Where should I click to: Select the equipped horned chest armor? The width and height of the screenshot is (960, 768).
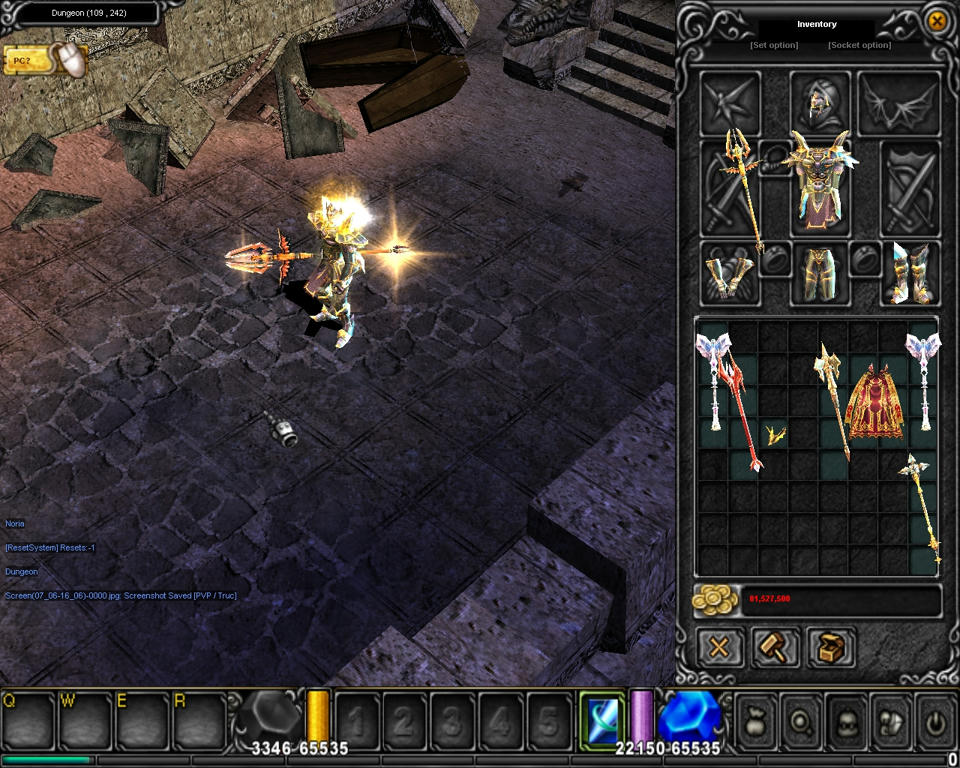(x=819, y=182)
